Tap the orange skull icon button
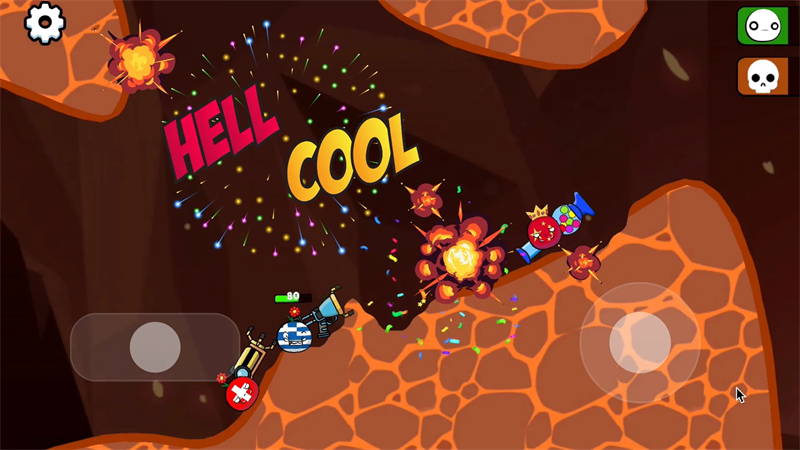Viewport: 800px width, 450px height. [763, 76]
